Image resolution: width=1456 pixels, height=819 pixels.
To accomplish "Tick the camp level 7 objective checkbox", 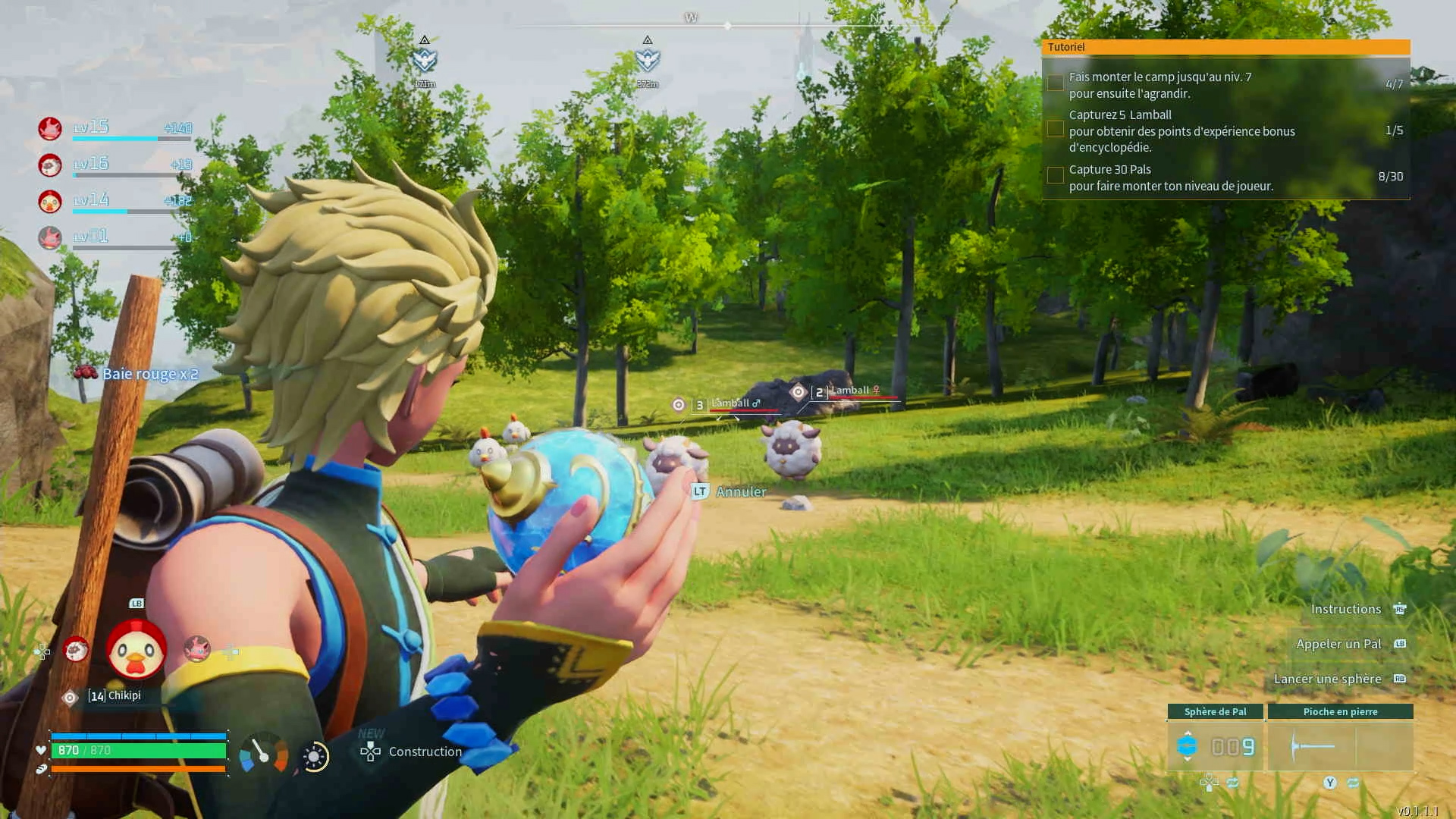I will (1055, 83).
